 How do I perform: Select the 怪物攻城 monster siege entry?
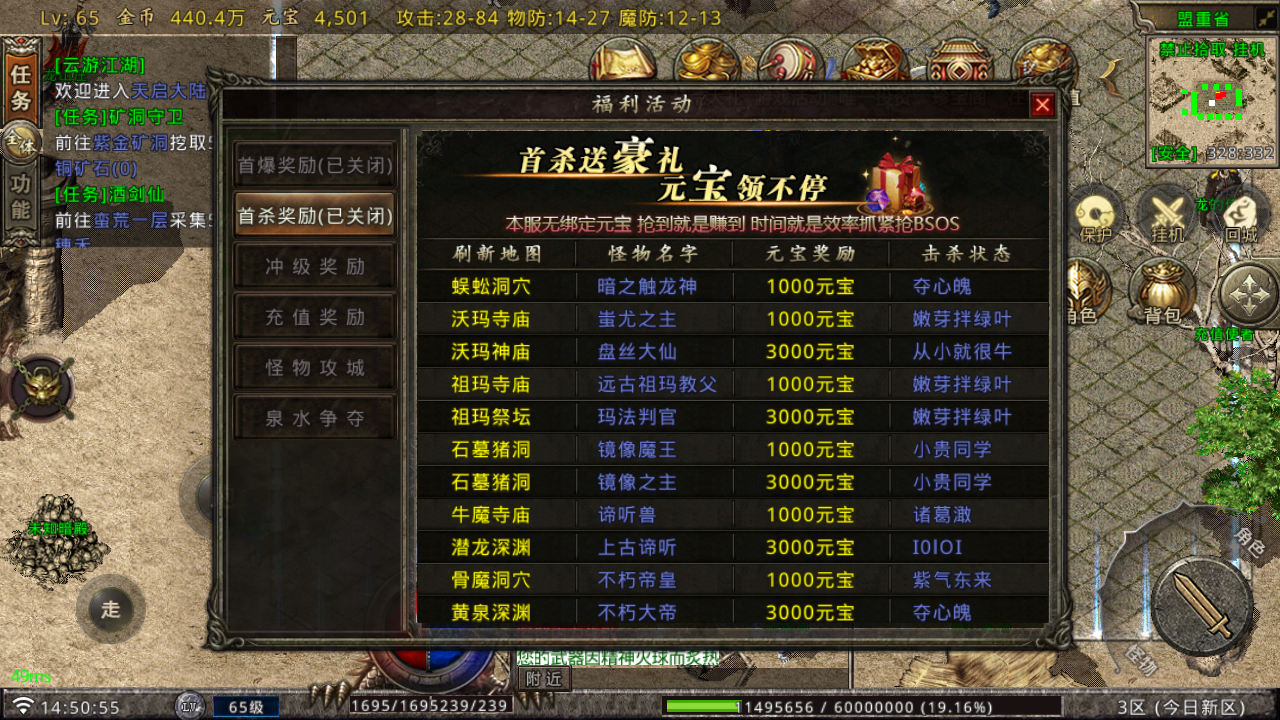coord(314,366)
